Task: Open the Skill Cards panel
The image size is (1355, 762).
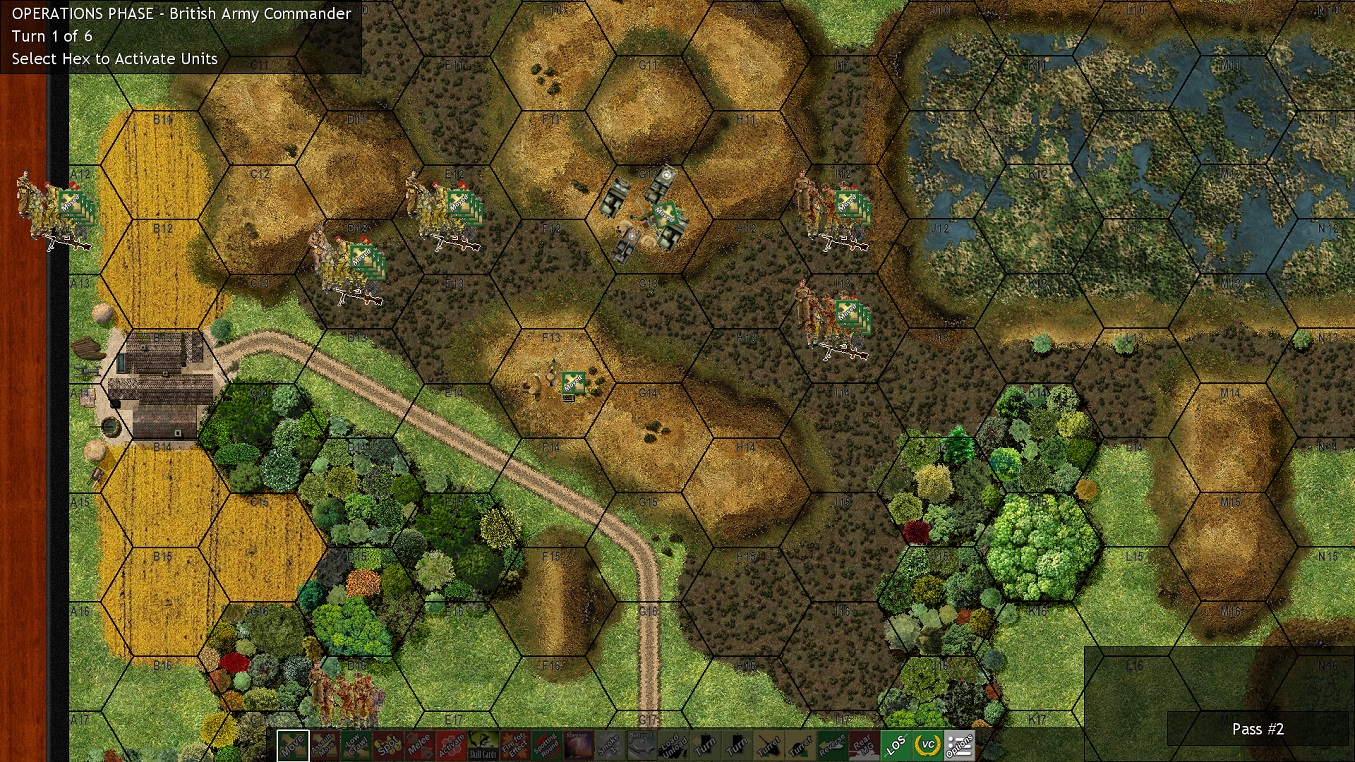Action: tap(483, 747)
